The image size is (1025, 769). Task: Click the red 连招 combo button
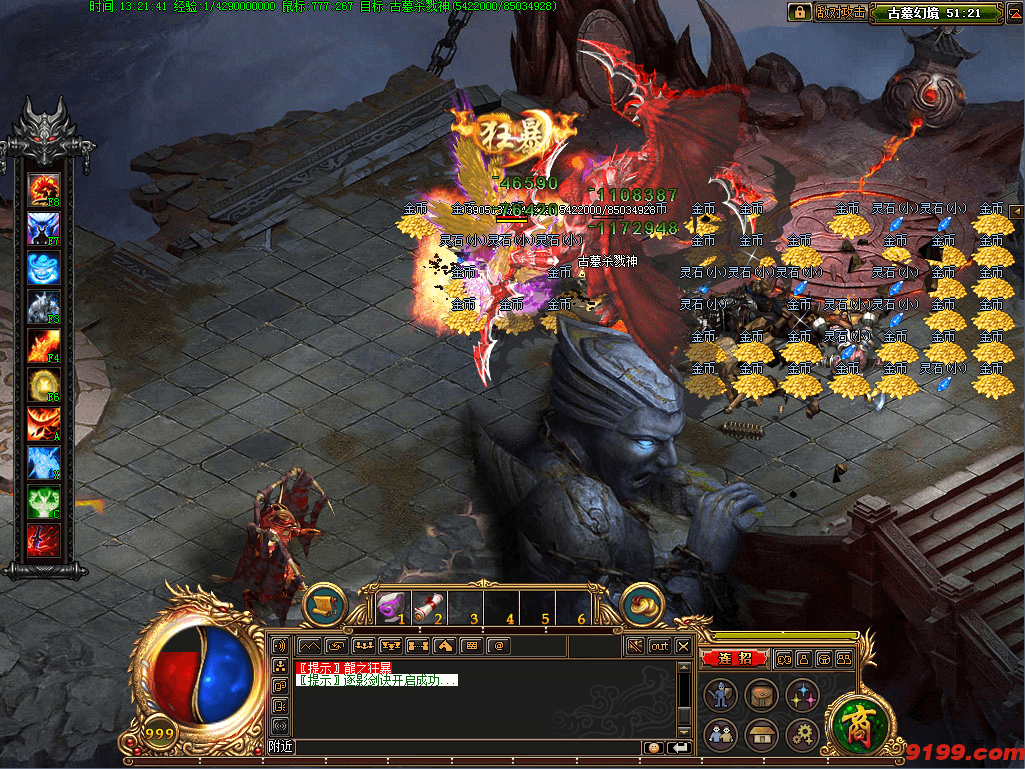point(735,658)
